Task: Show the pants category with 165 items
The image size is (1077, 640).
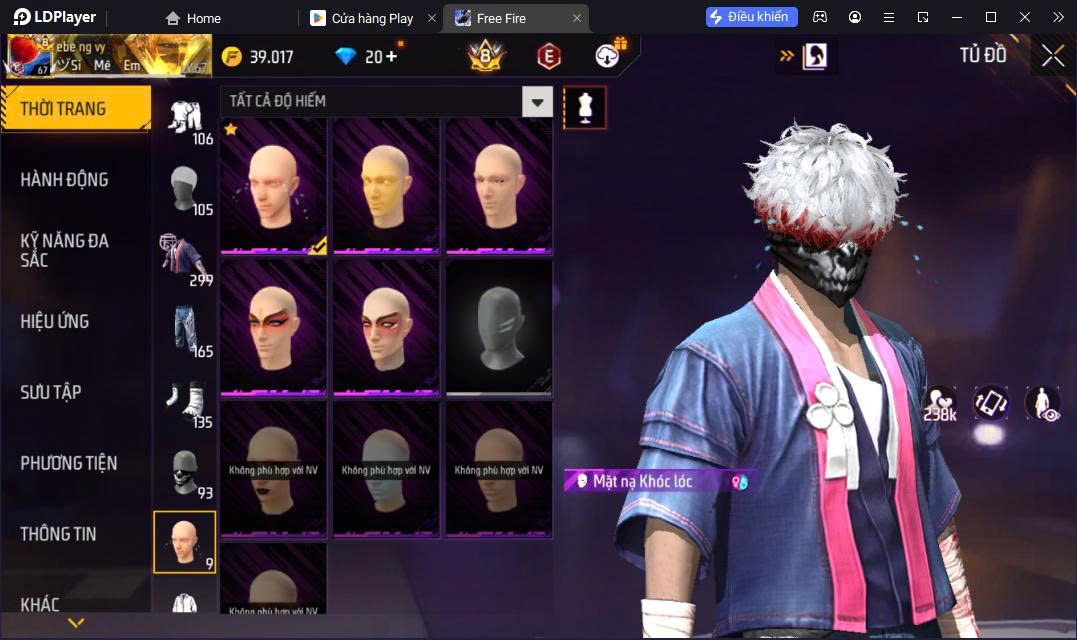Action: [185, 328]
